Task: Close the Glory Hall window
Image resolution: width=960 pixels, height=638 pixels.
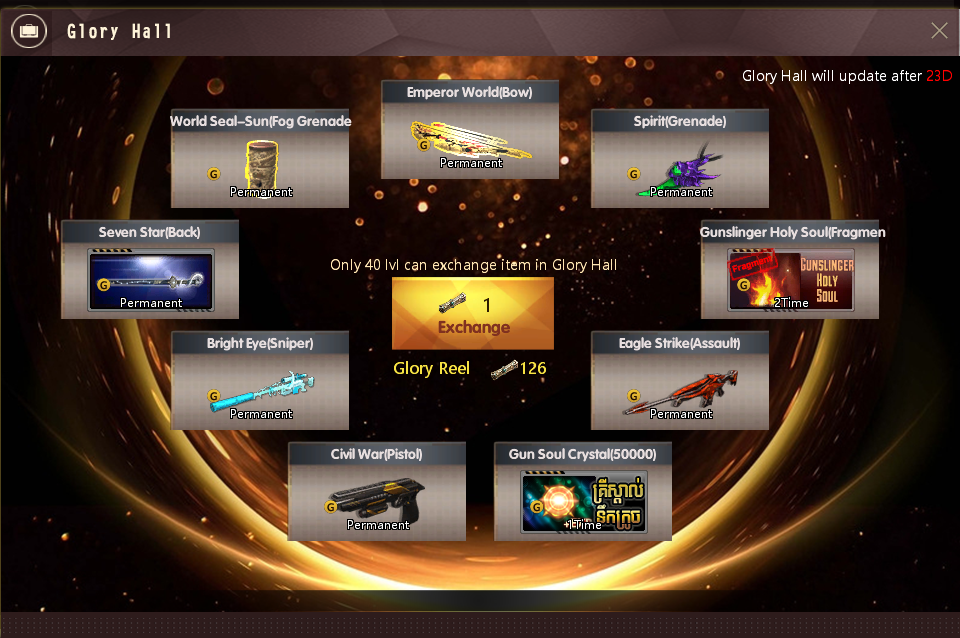Action: pyautogui.click(x=939, y=31)
